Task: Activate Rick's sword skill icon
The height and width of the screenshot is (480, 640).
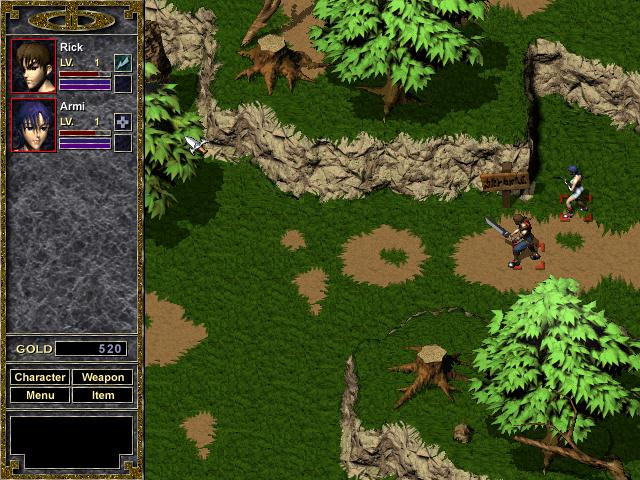Action: point(123,63)
